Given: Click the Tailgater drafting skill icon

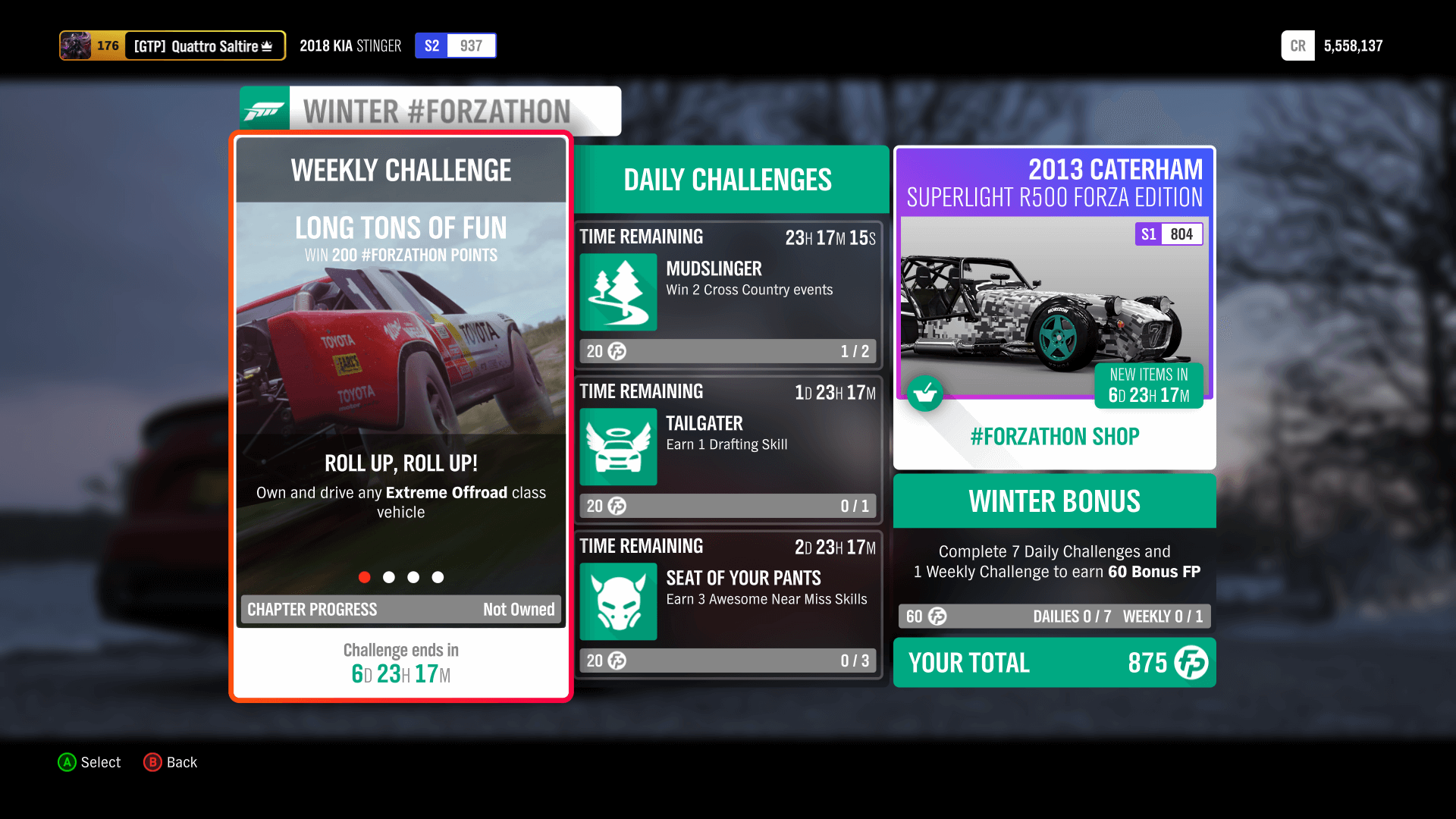Looking at the screenshot, I should 618,447.
